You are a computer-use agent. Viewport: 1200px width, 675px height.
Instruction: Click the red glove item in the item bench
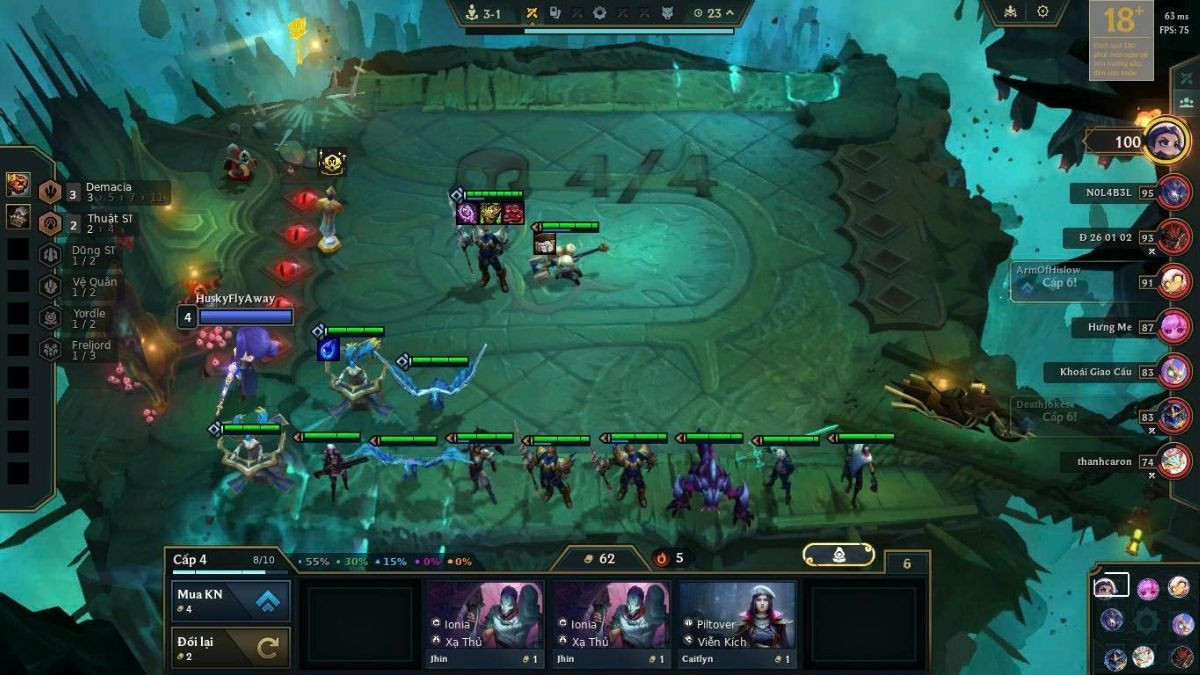pyautogui.click(x=18, y=184)
